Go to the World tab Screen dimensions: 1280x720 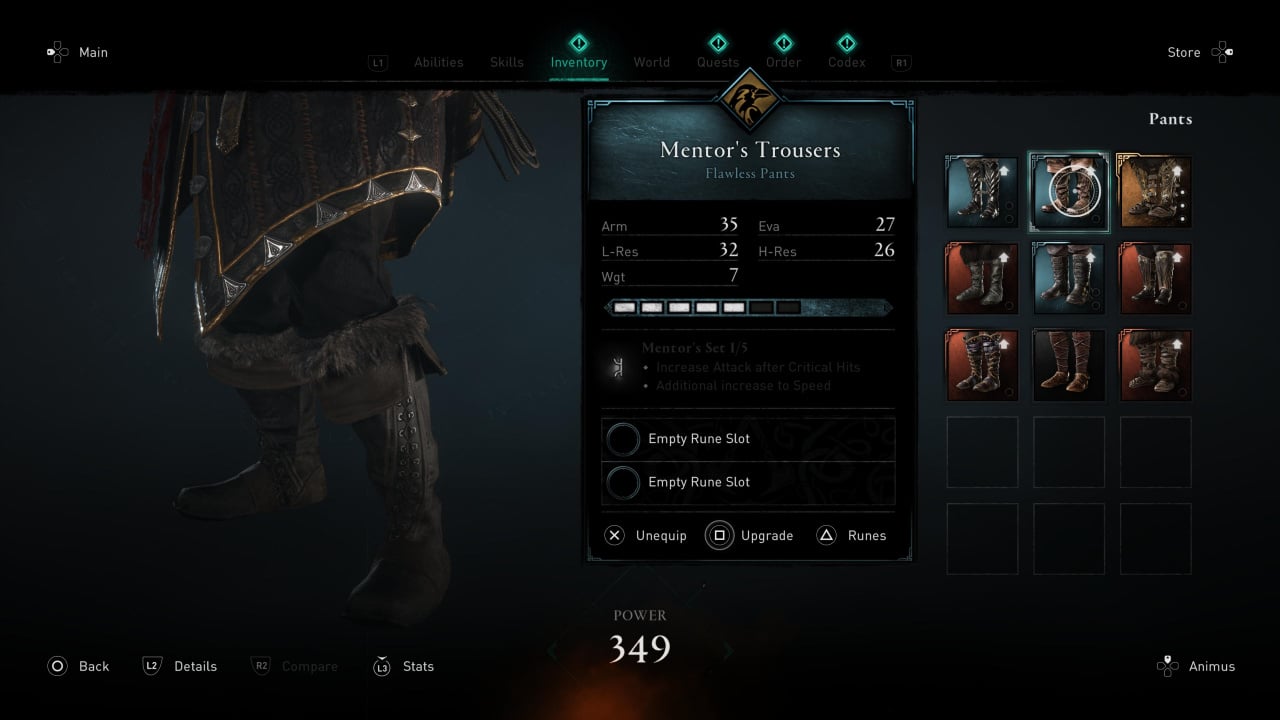651,62
